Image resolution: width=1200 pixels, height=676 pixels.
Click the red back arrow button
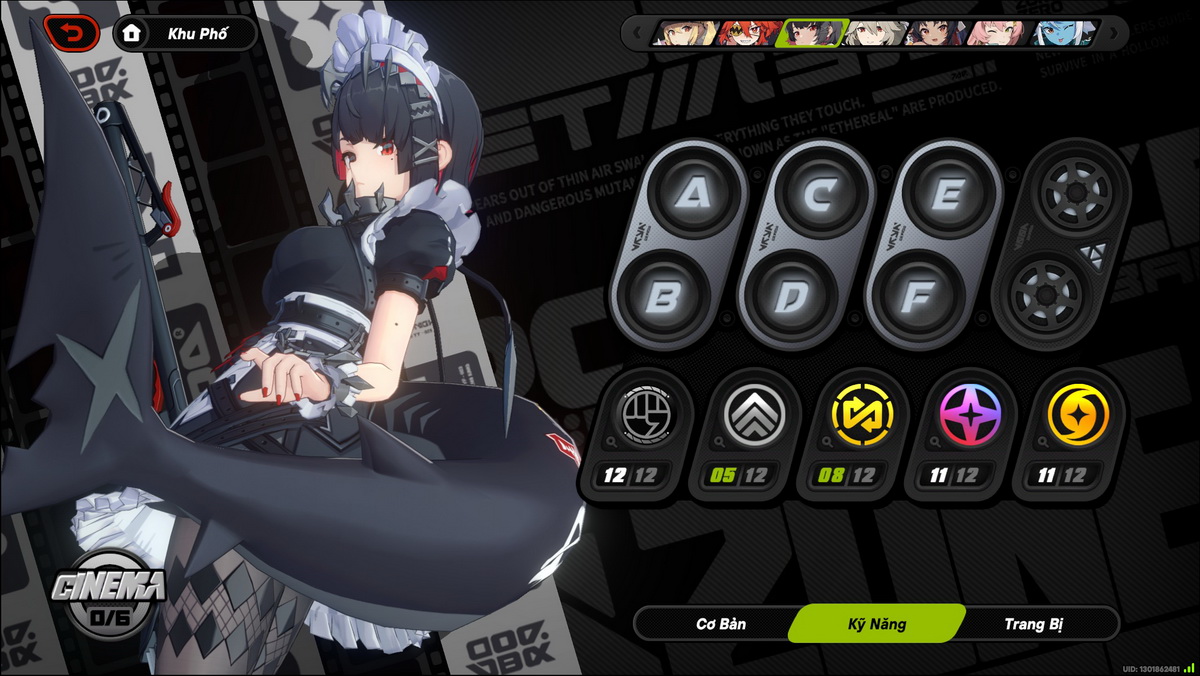(71, 34)
